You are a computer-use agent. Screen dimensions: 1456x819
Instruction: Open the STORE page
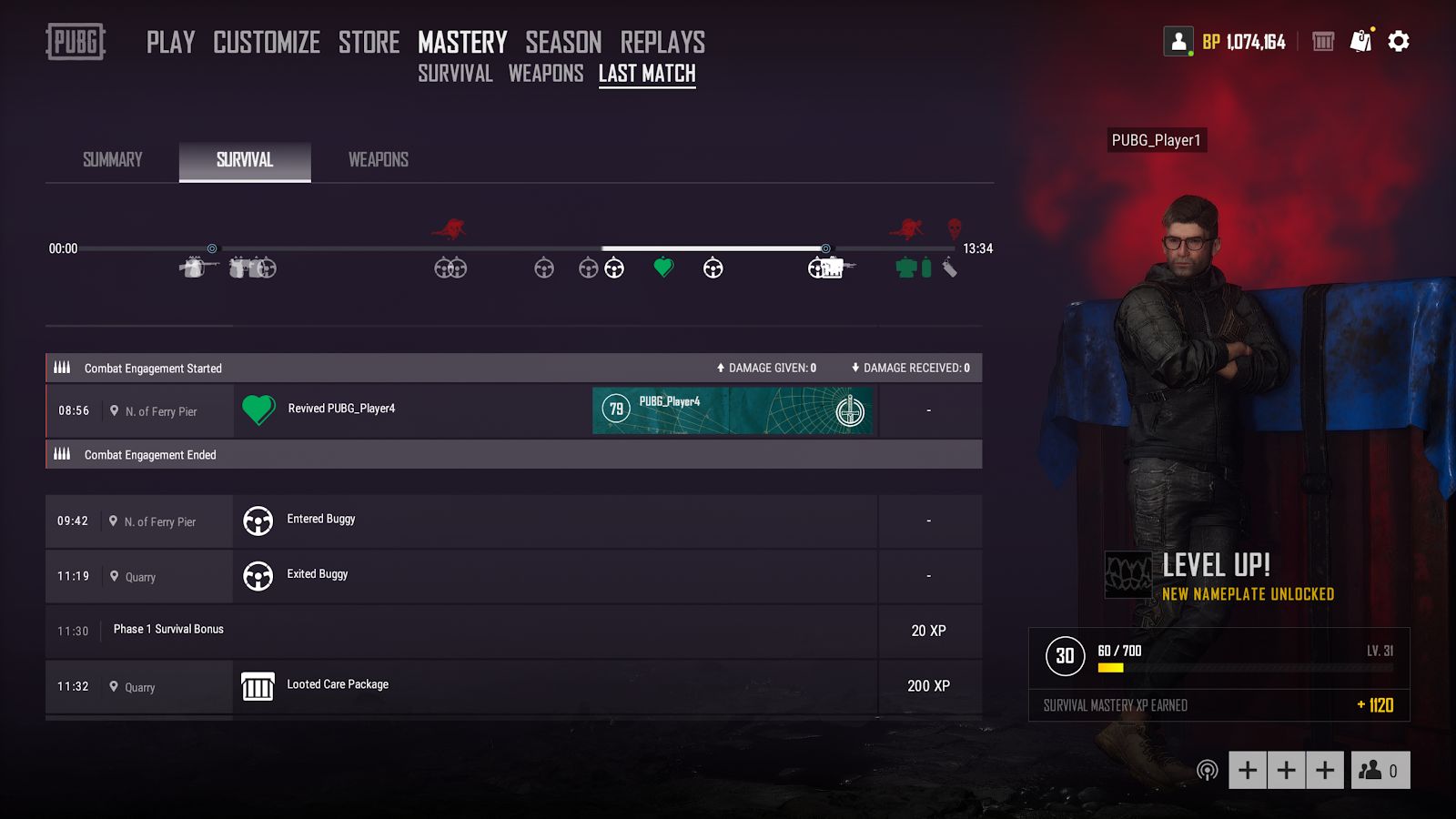[x=369, y=42]
